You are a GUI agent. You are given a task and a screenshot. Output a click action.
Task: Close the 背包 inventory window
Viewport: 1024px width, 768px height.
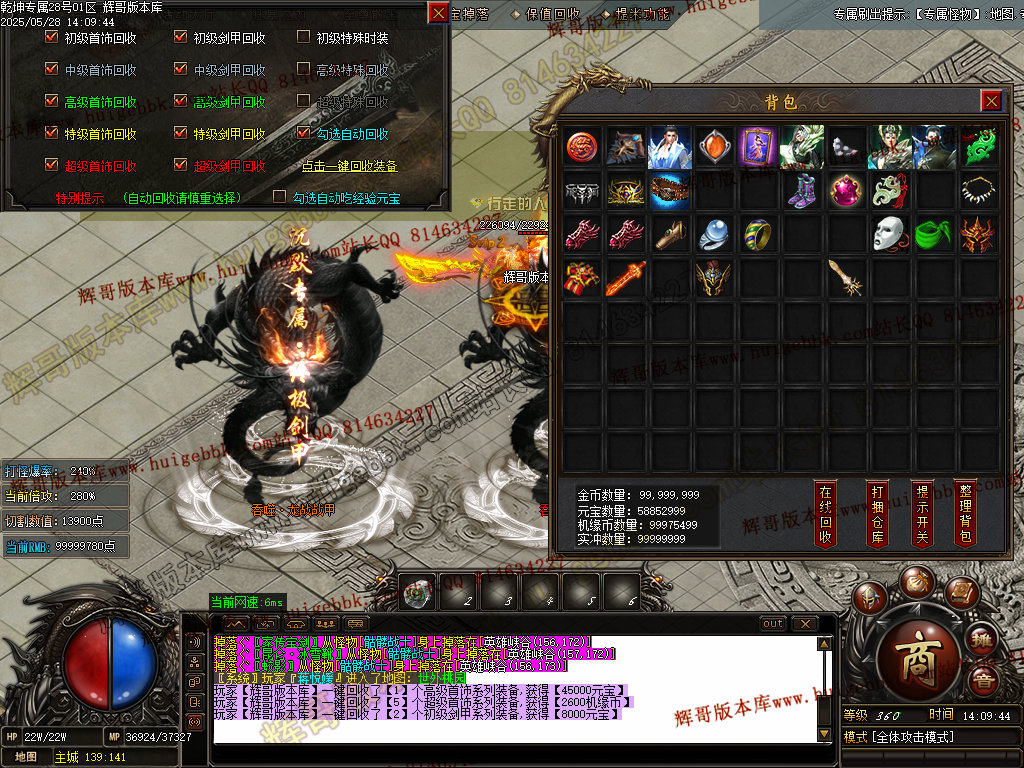991,101
